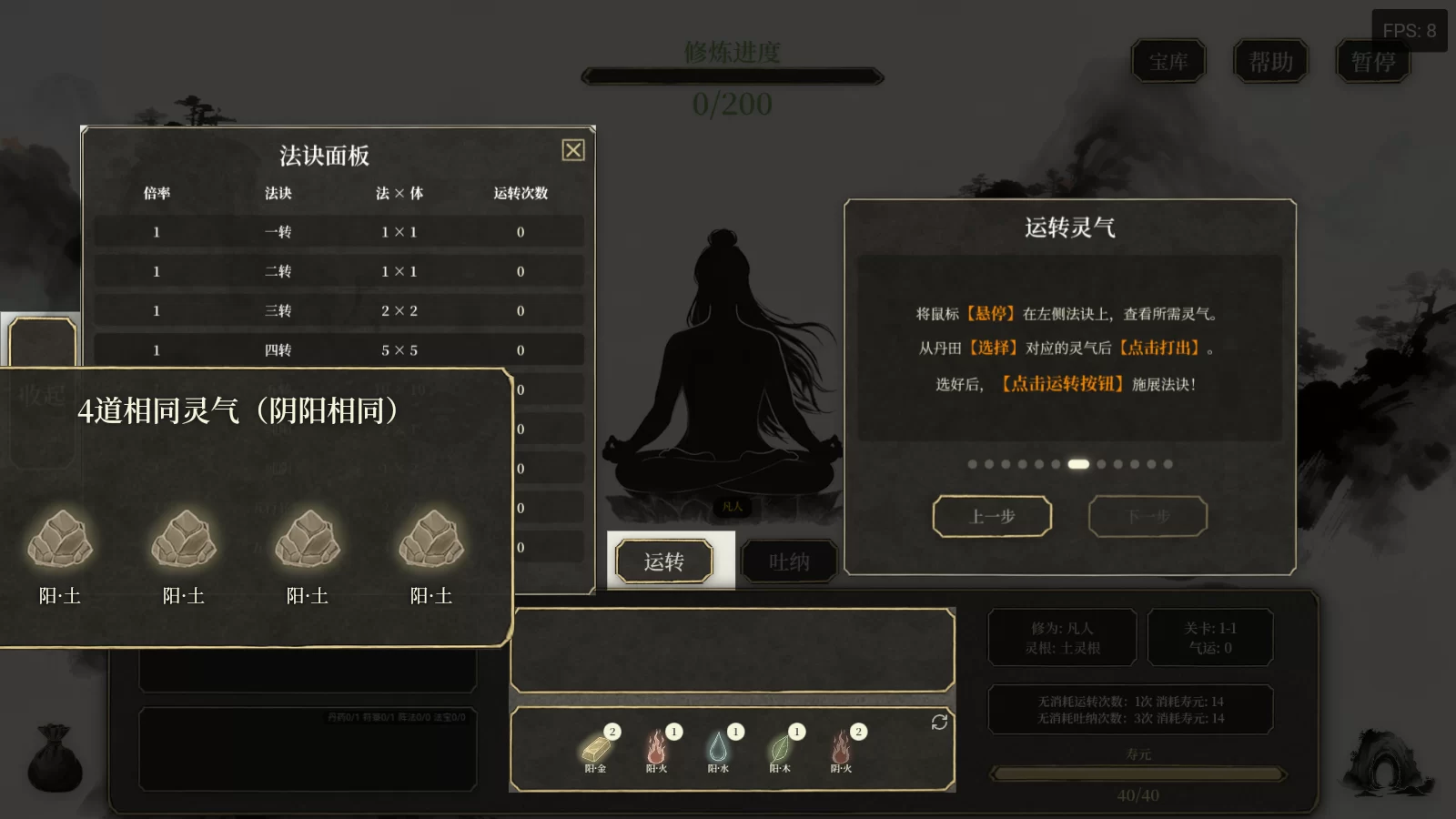Image resolution: width=1456 pixels, height=819 pixels.
Task: Click the 下一步 button
Action: click(1148, 515)
